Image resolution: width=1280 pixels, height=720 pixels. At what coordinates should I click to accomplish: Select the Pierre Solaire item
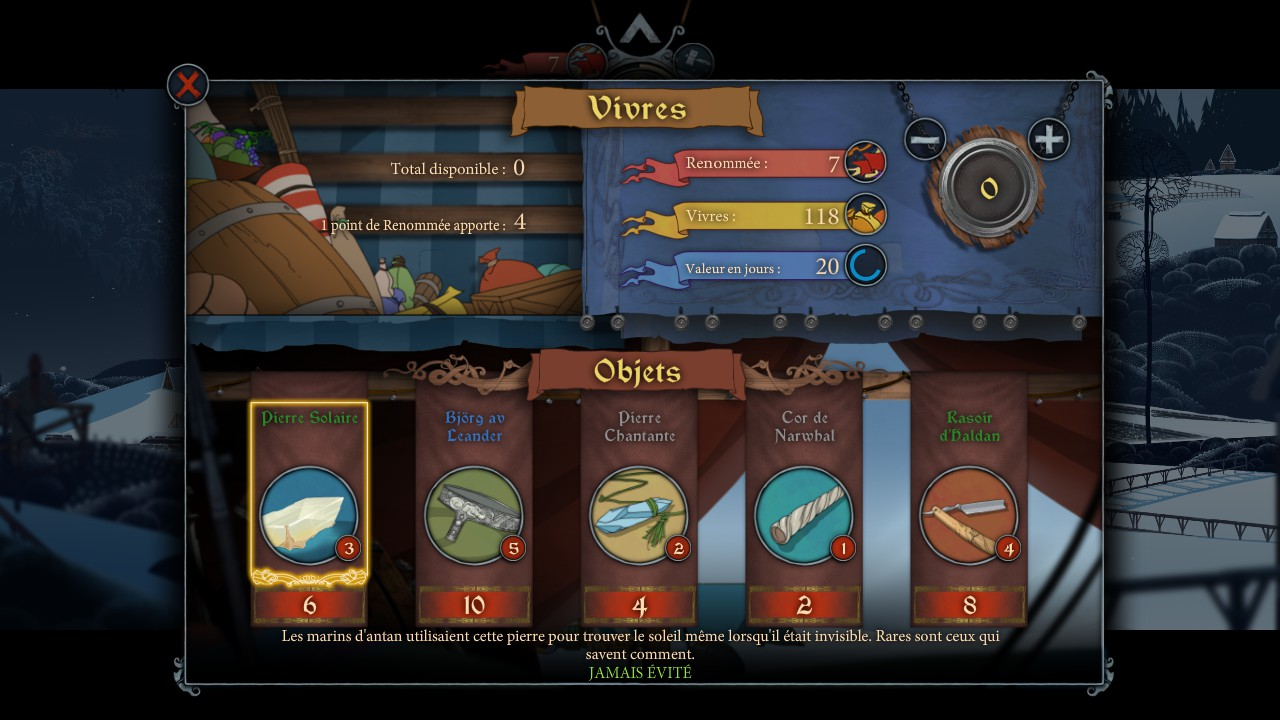(308, 515)
